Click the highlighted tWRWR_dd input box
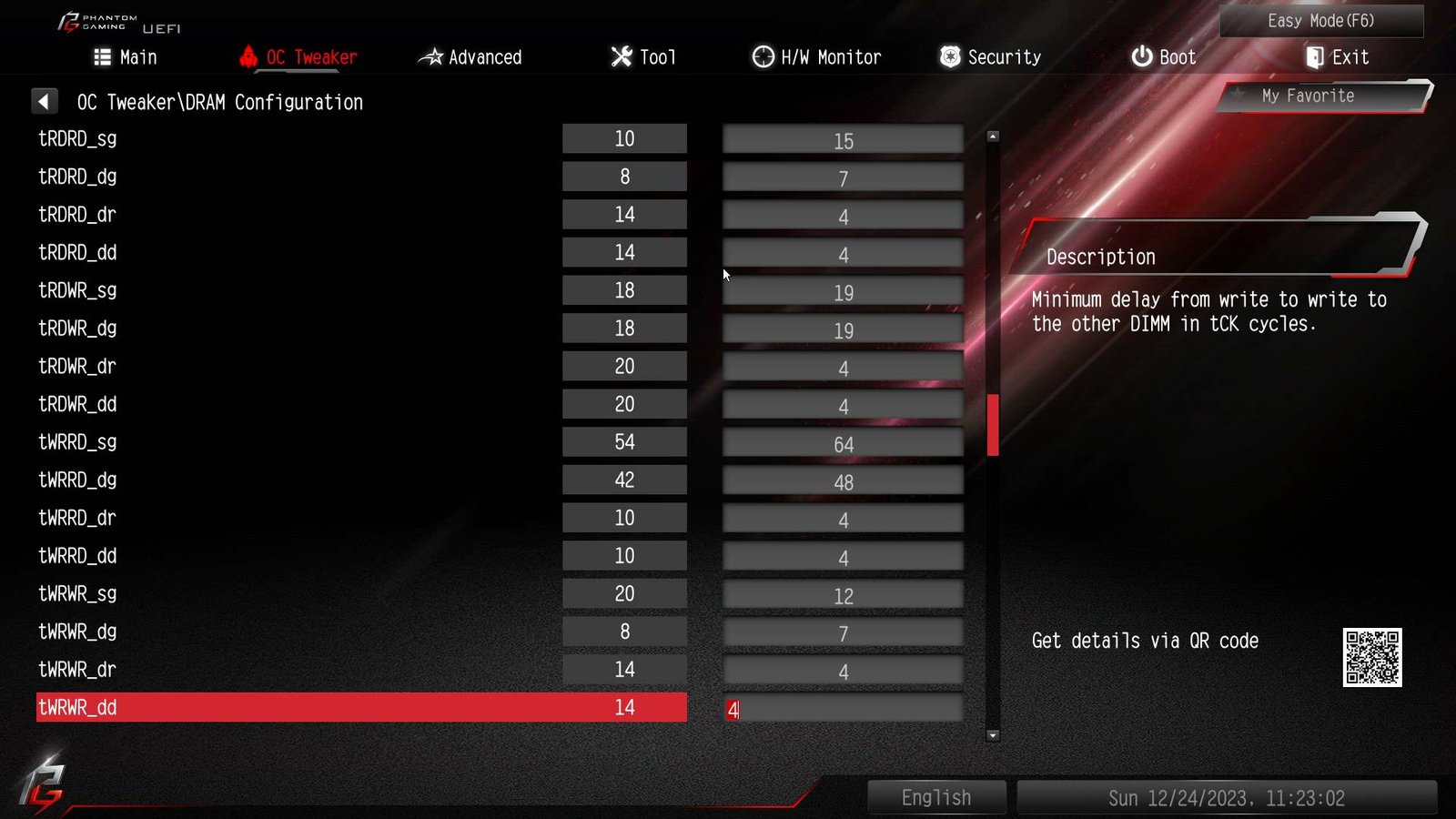 [x=843, y=709]
